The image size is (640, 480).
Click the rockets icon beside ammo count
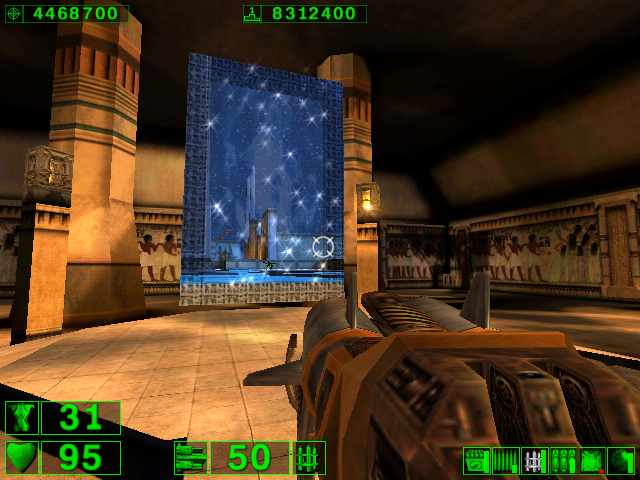(309, 458)
